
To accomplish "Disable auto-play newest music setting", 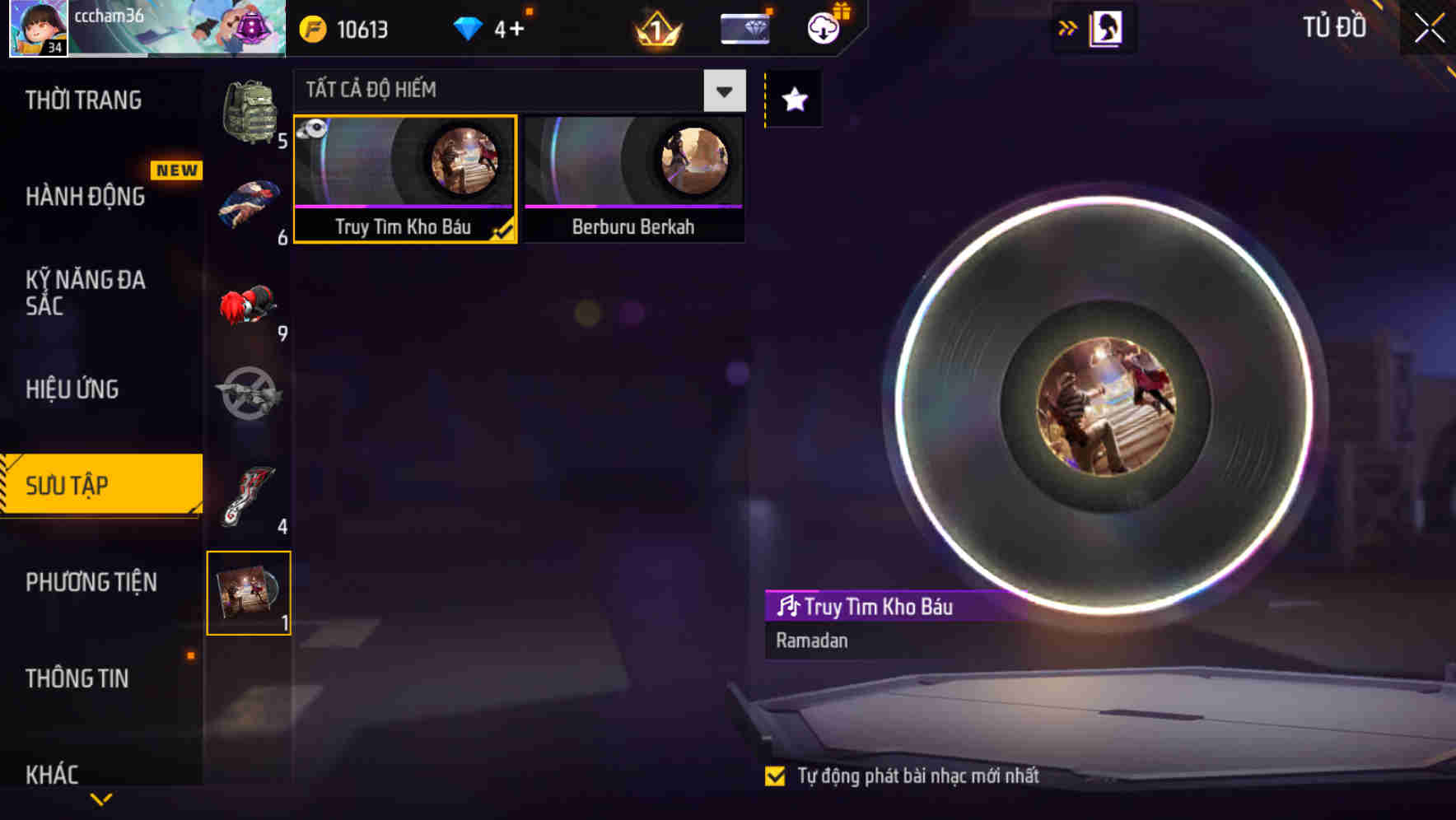I will (x=775, y=775).
